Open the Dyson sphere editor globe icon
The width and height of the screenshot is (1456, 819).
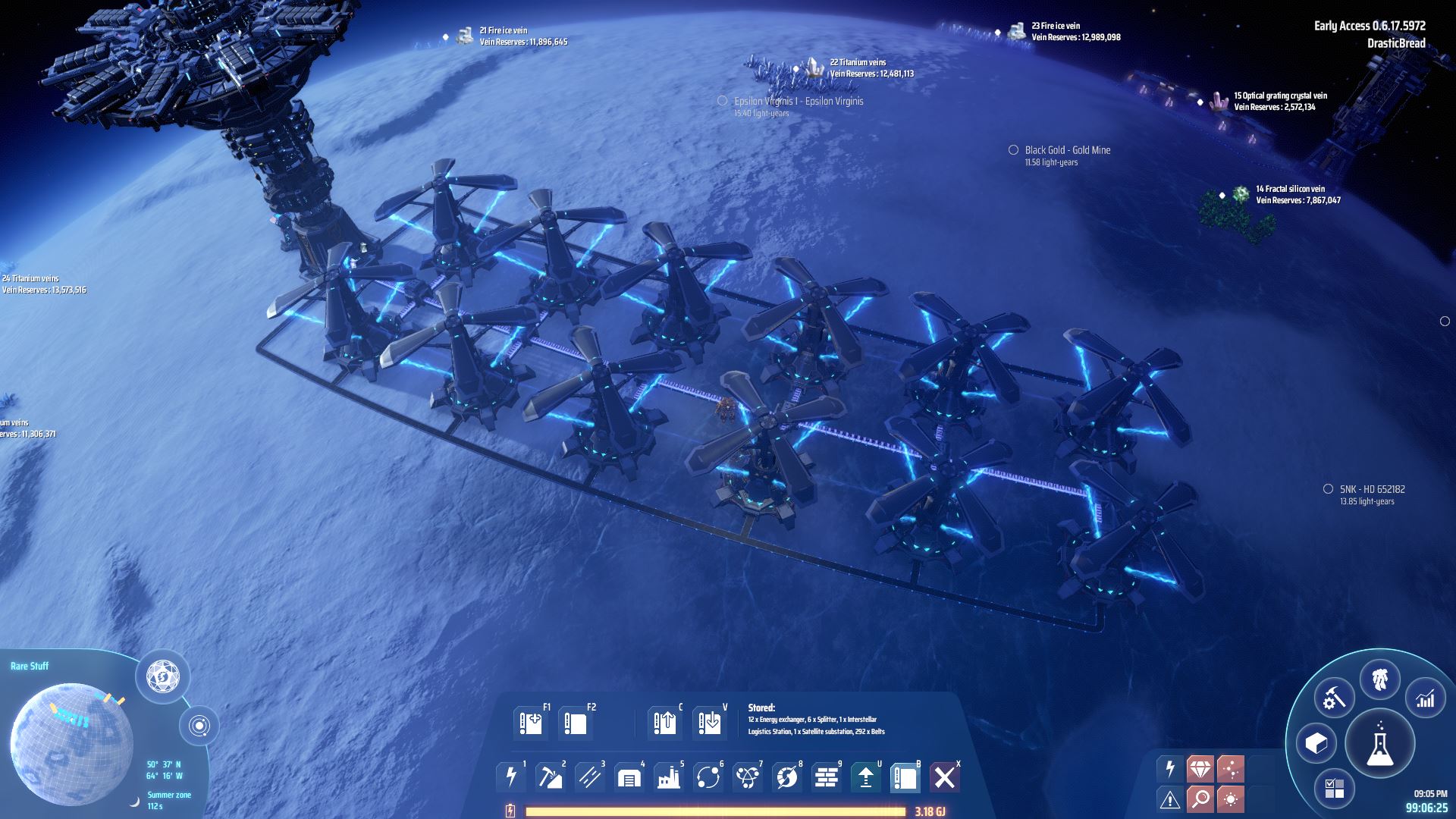[162, 675]
